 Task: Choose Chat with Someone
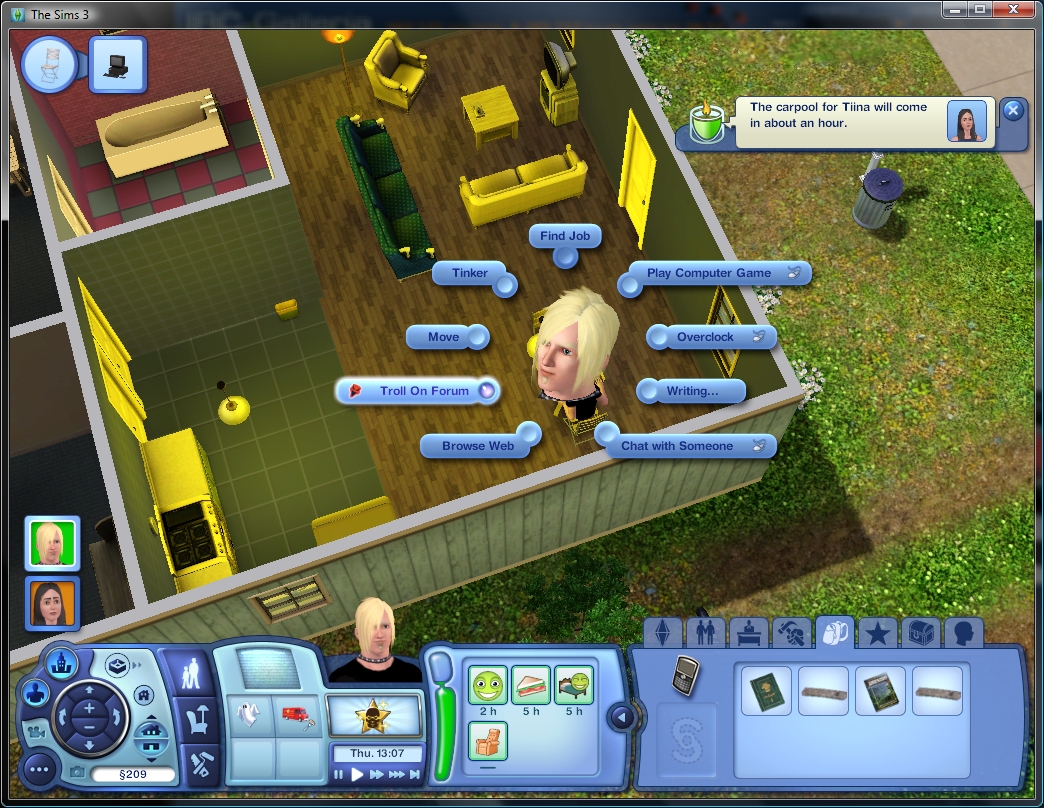(677, 446)
